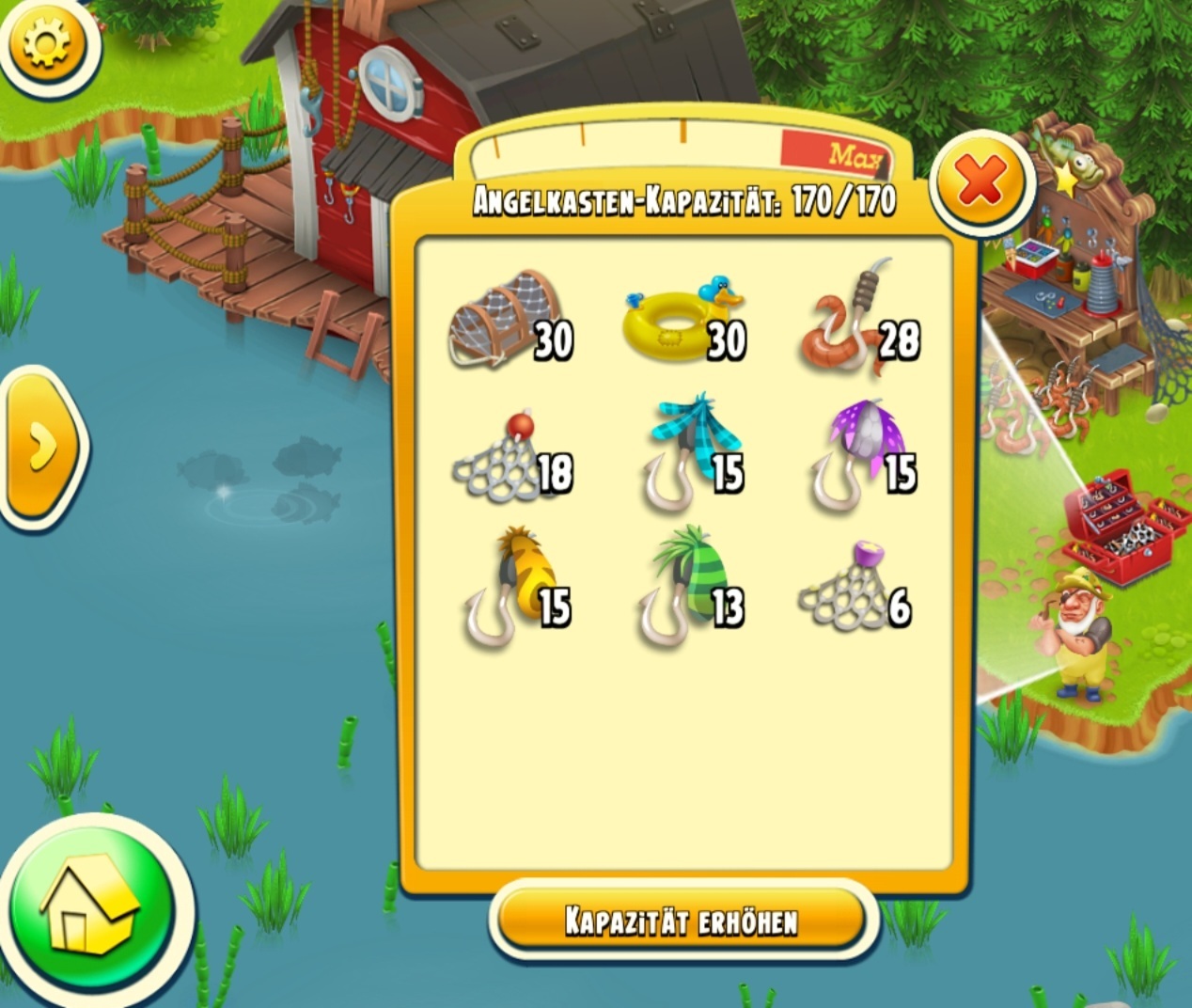
Task: Pick the fishing net with red float
Action: (x=503, y=458)
